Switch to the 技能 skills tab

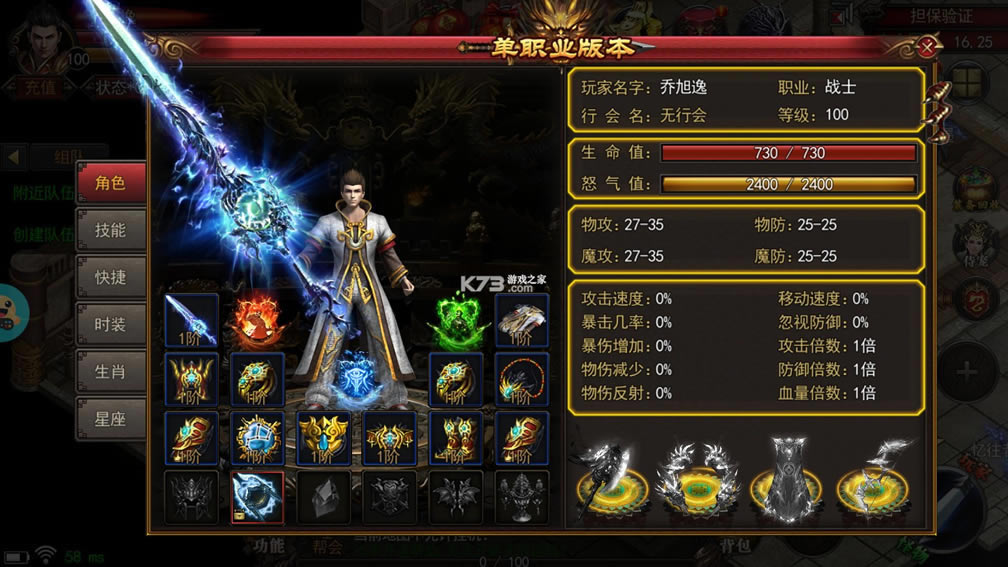click(x=110, y=230)
